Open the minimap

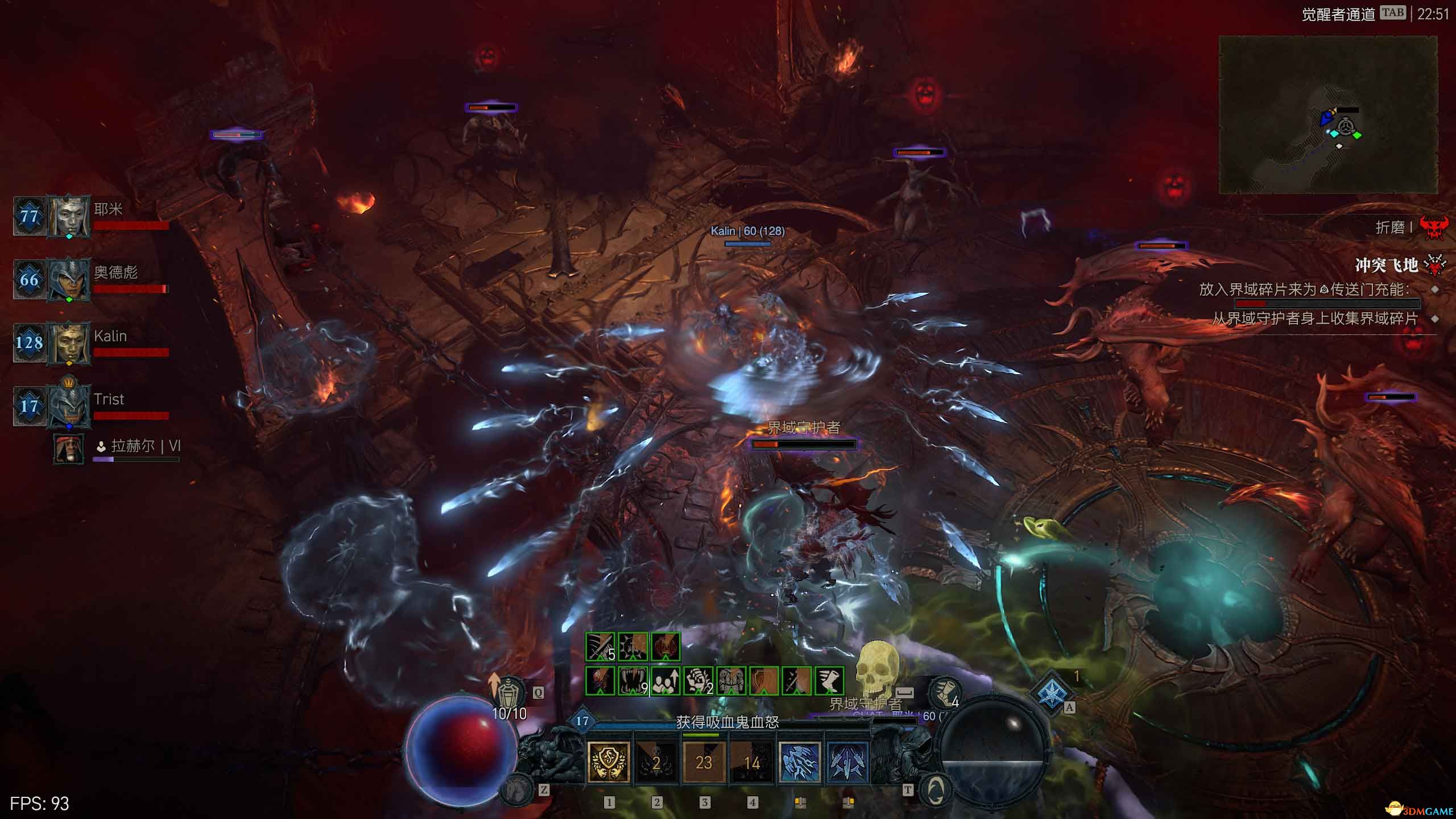(1327, 114)
